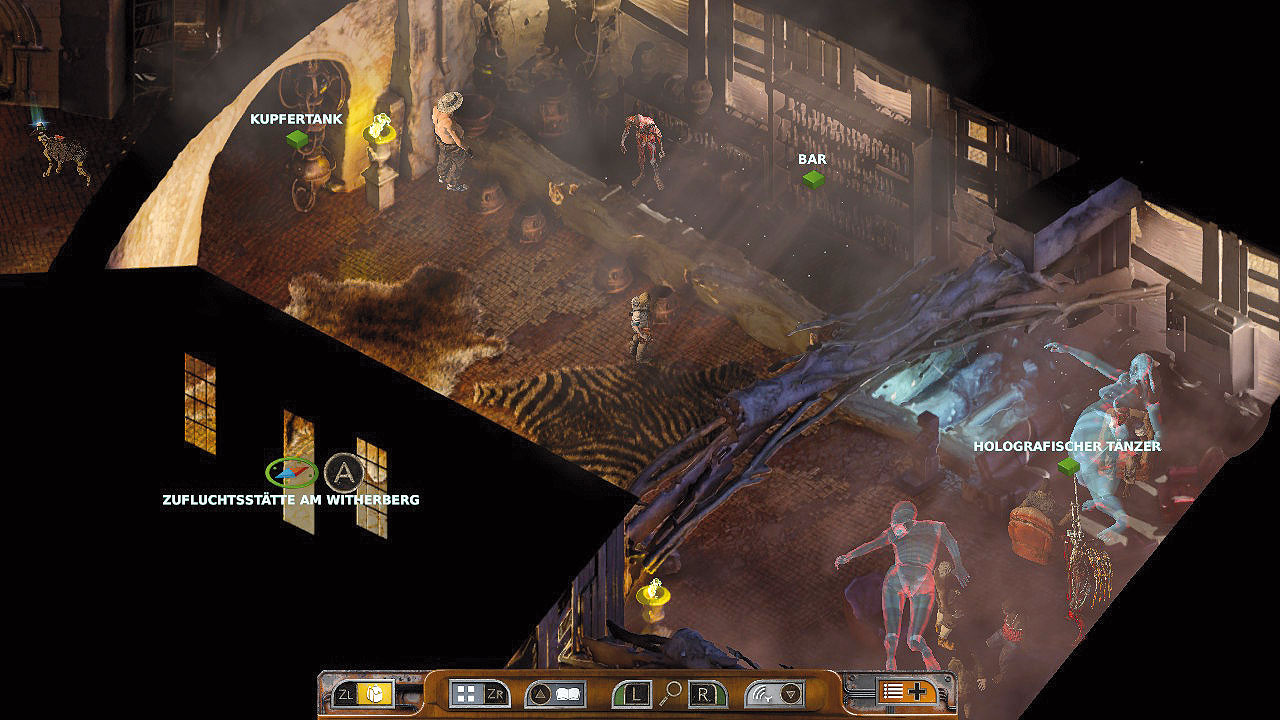Select the Holografischer Tänzer green marker
This screenshot has width=1280, height=720.
point(1068,466)
